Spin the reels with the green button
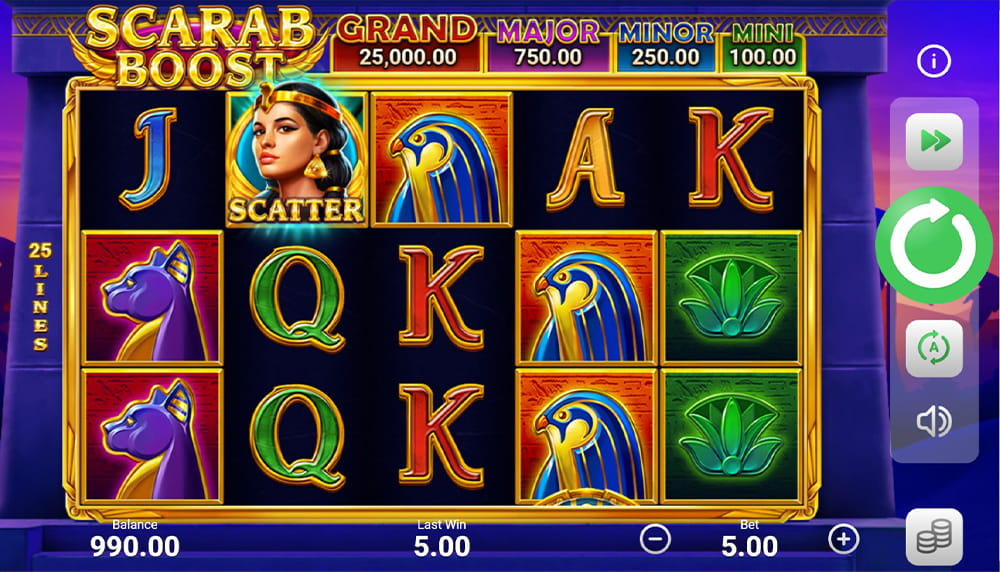This screenshot has width=1000, height=572. (x=934, y=245)
